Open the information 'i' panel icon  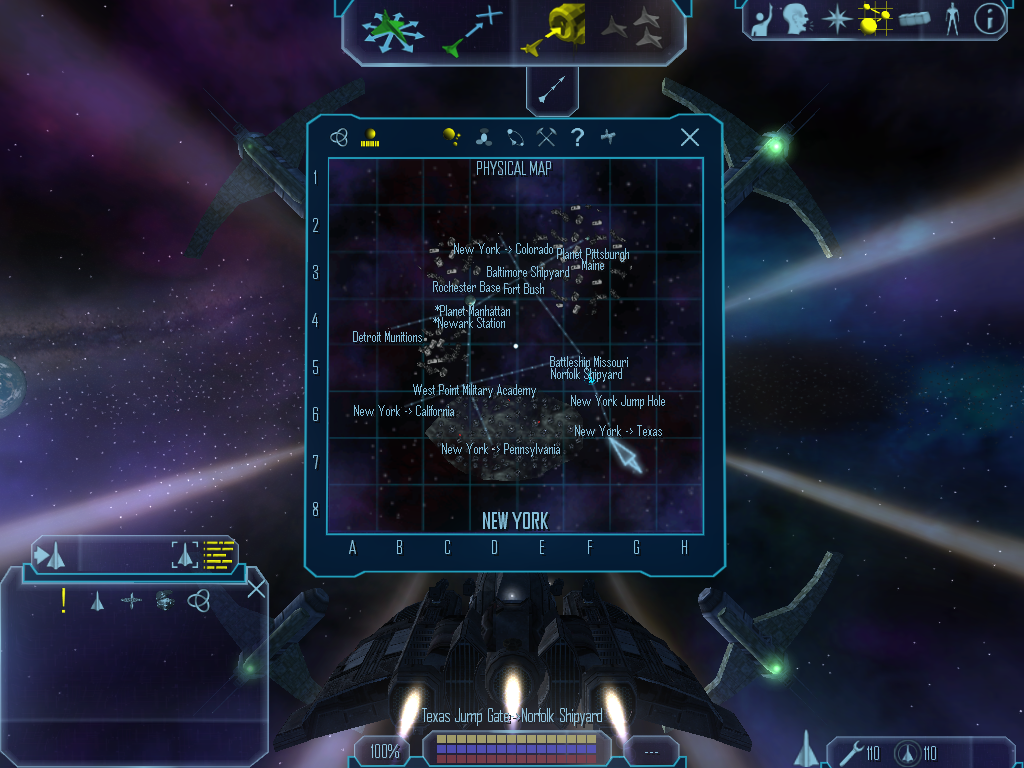click(x=988, y=18)
